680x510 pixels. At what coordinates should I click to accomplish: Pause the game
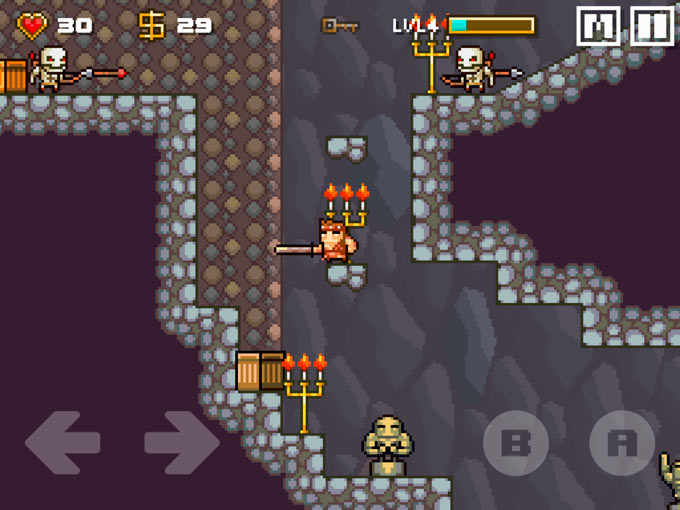(652, 26)
